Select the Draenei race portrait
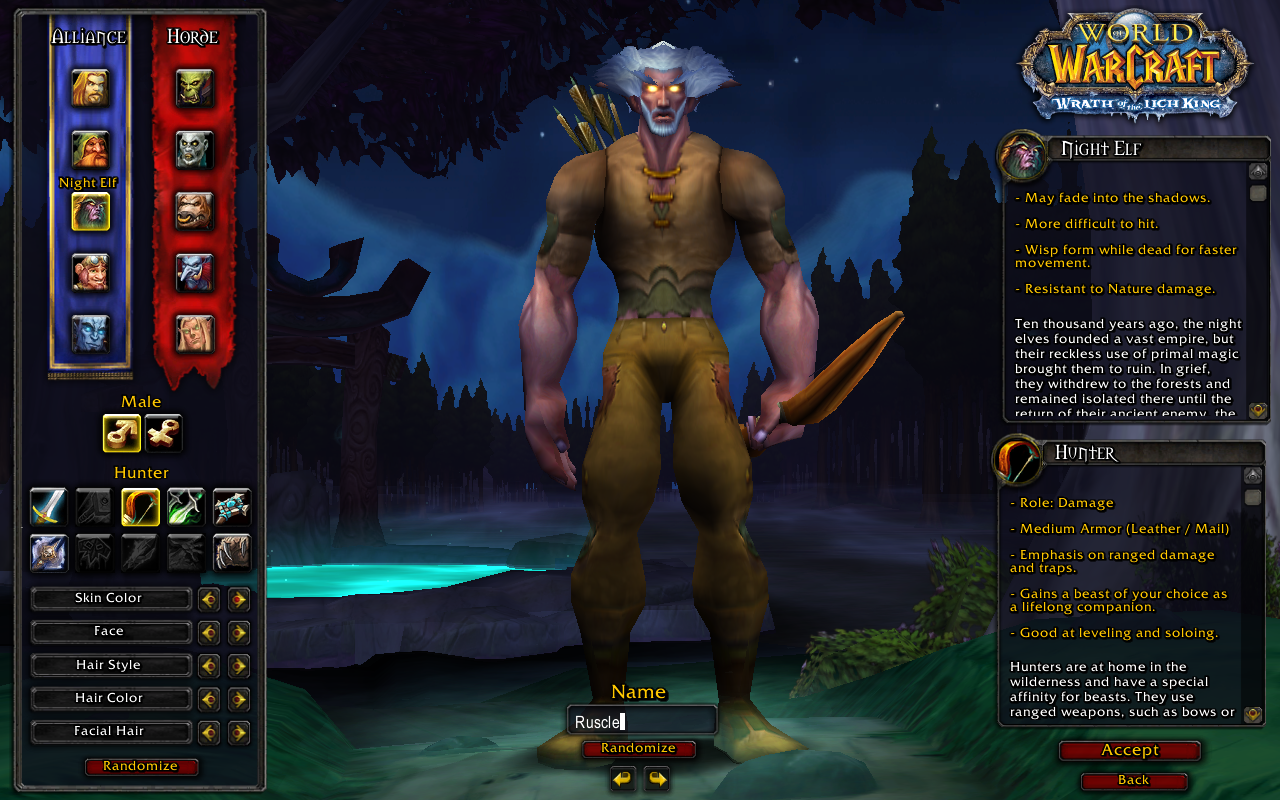The height and width of the screenshot is (800, 1280). pyautogui.click(x=90, y=333)
